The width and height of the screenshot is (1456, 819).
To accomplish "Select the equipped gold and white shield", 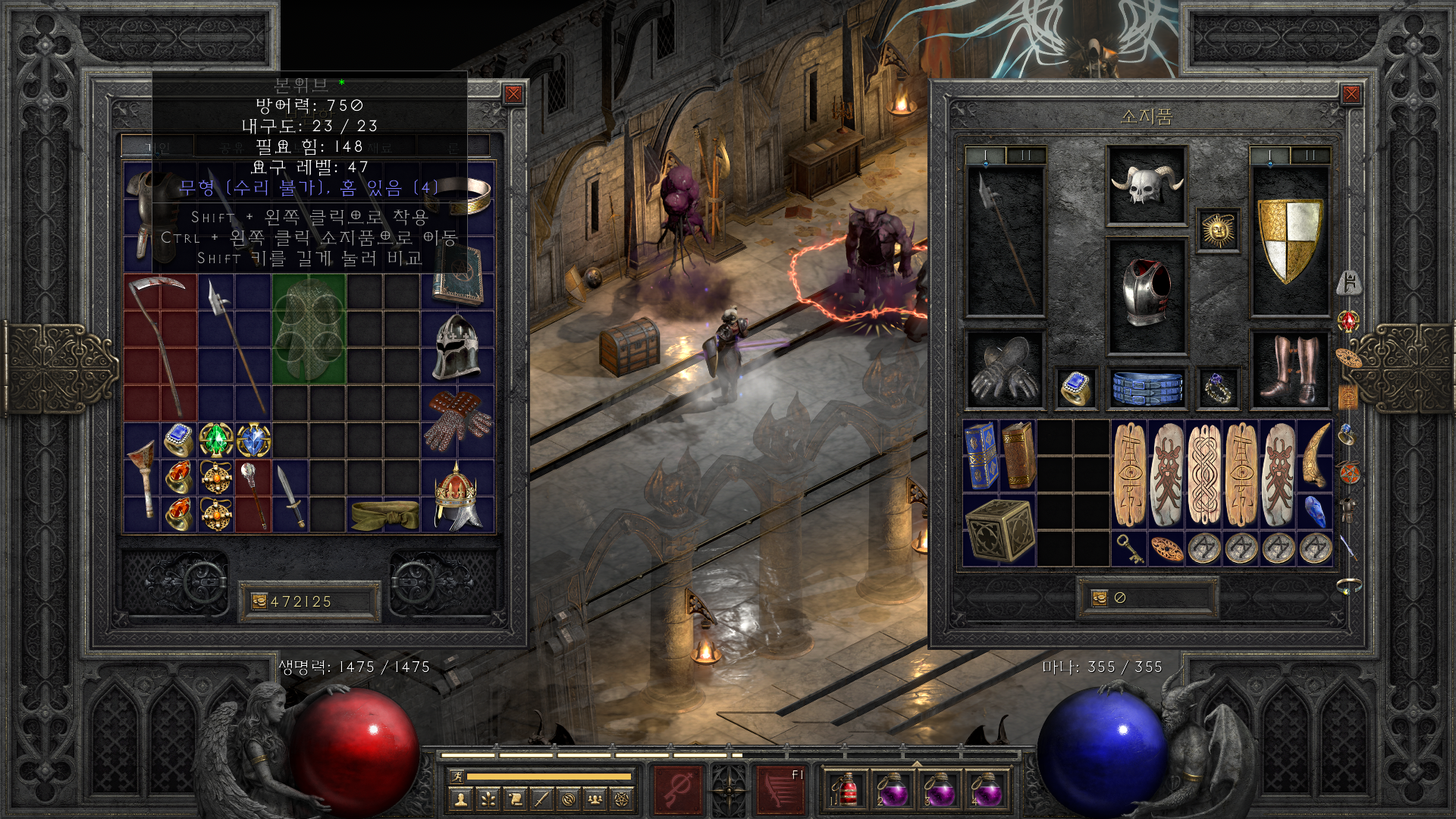I will 1289,239.
